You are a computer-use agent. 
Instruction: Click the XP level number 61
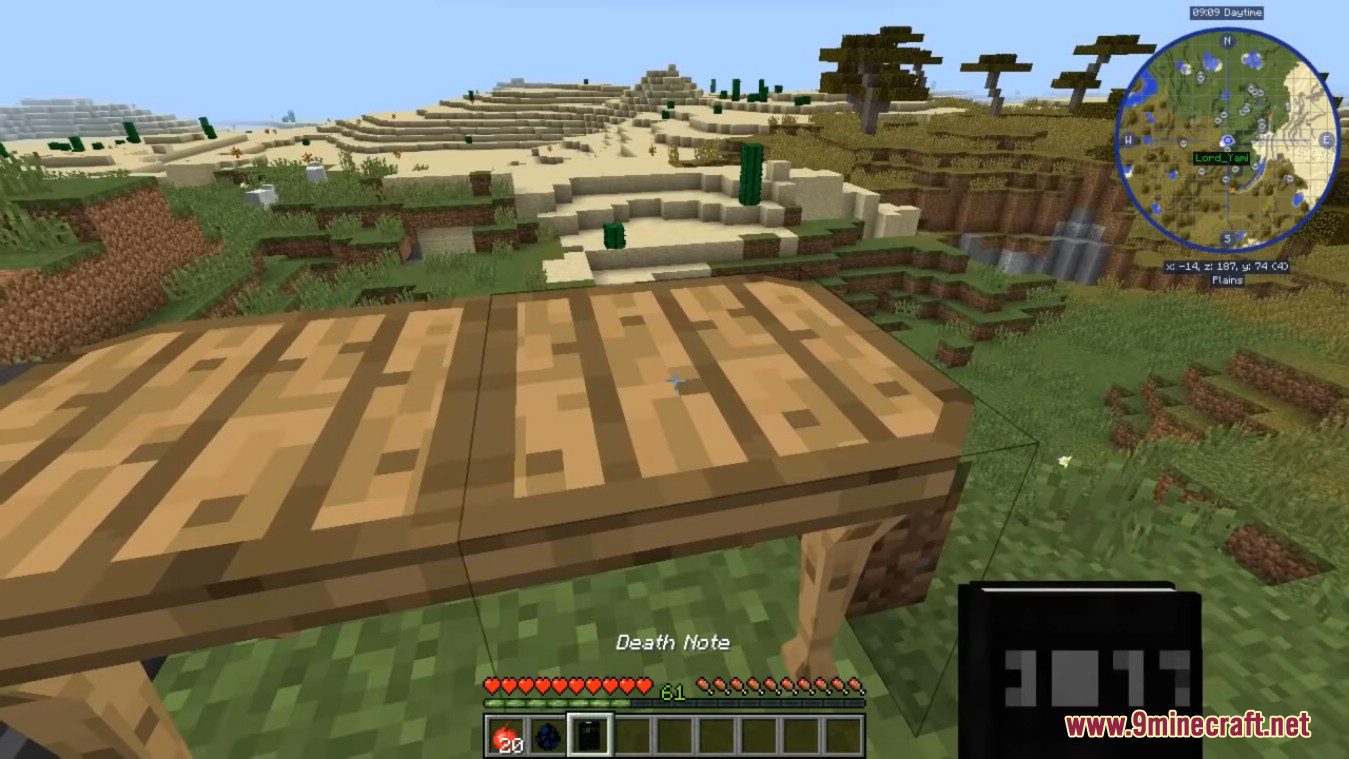point(671,690)
